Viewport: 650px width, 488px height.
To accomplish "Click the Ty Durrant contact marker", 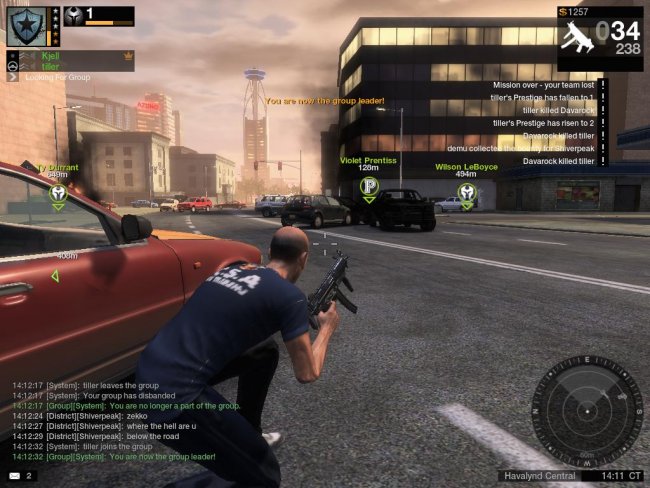I will 58,193.
